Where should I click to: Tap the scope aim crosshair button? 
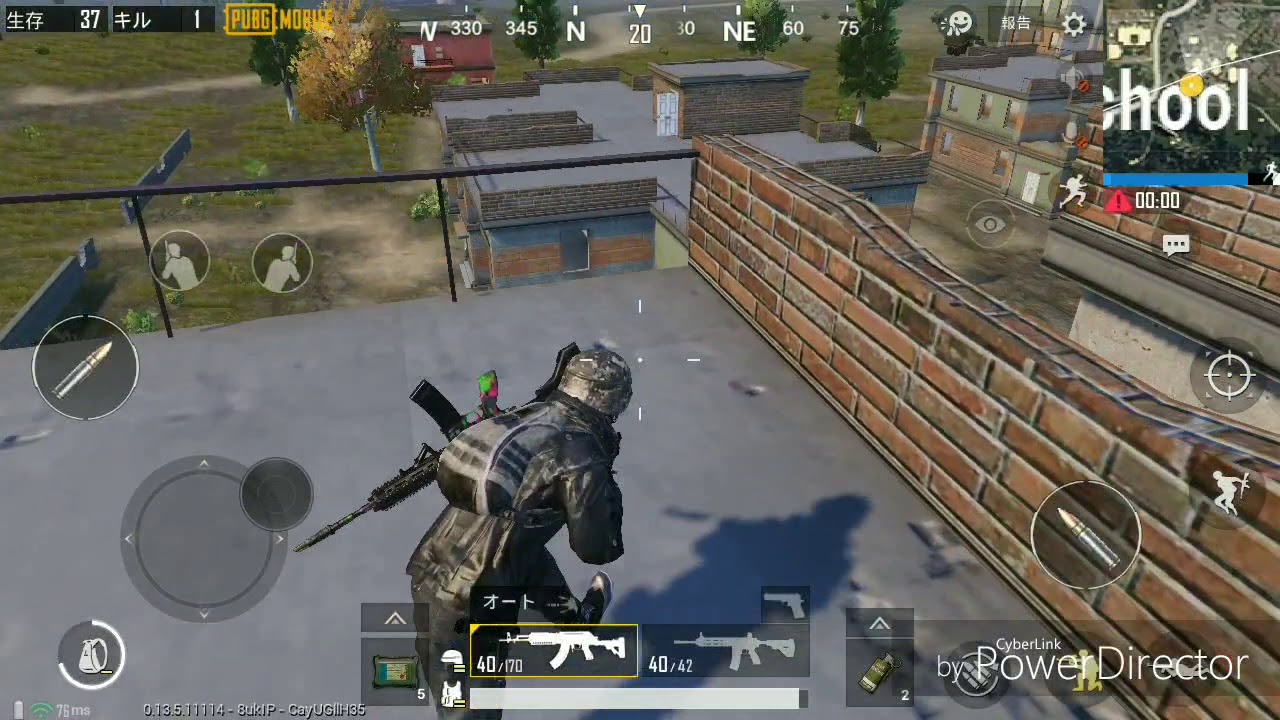click(1229, 376)
